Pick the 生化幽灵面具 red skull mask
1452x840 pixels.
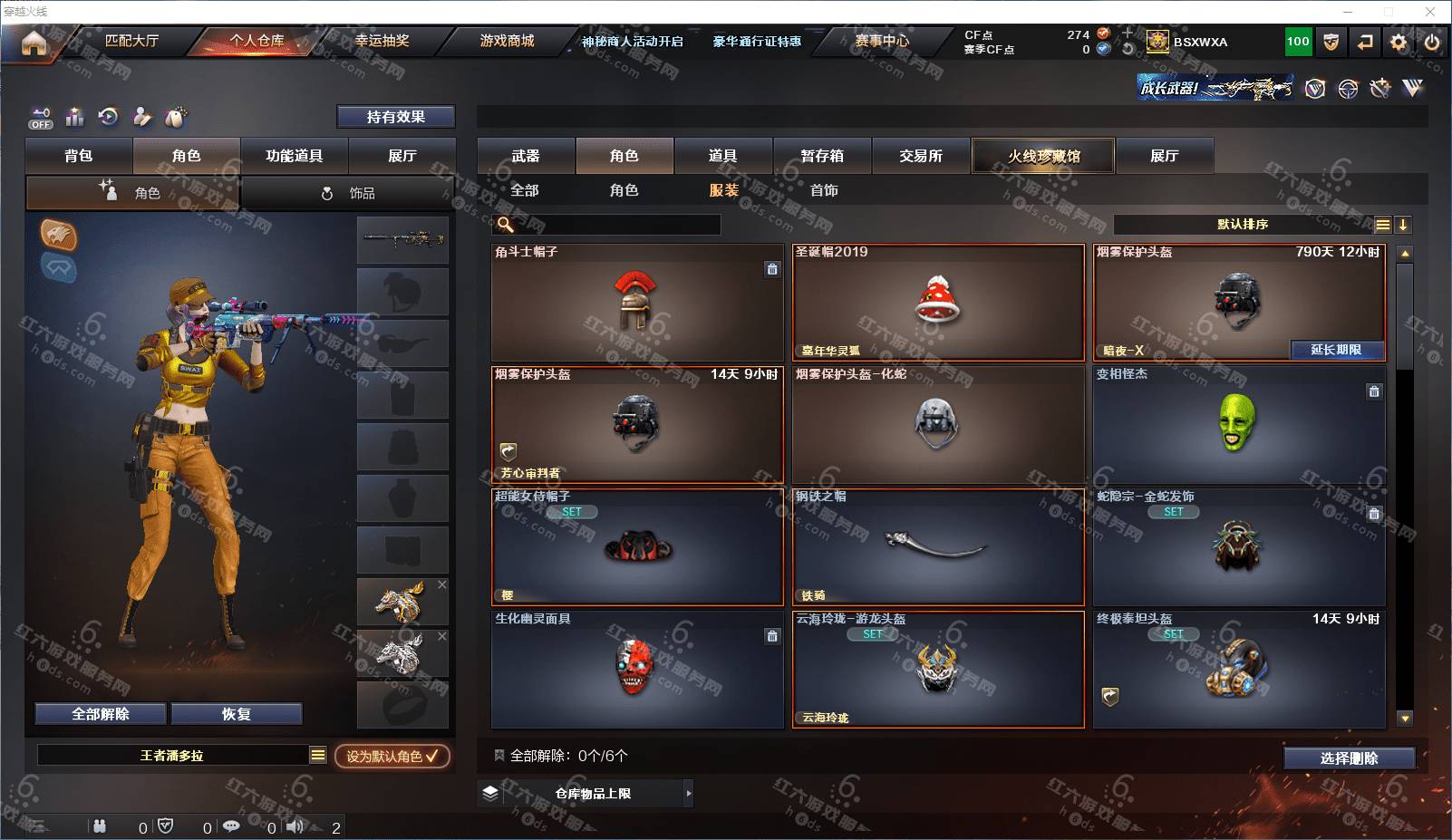[x=636, y=669]
